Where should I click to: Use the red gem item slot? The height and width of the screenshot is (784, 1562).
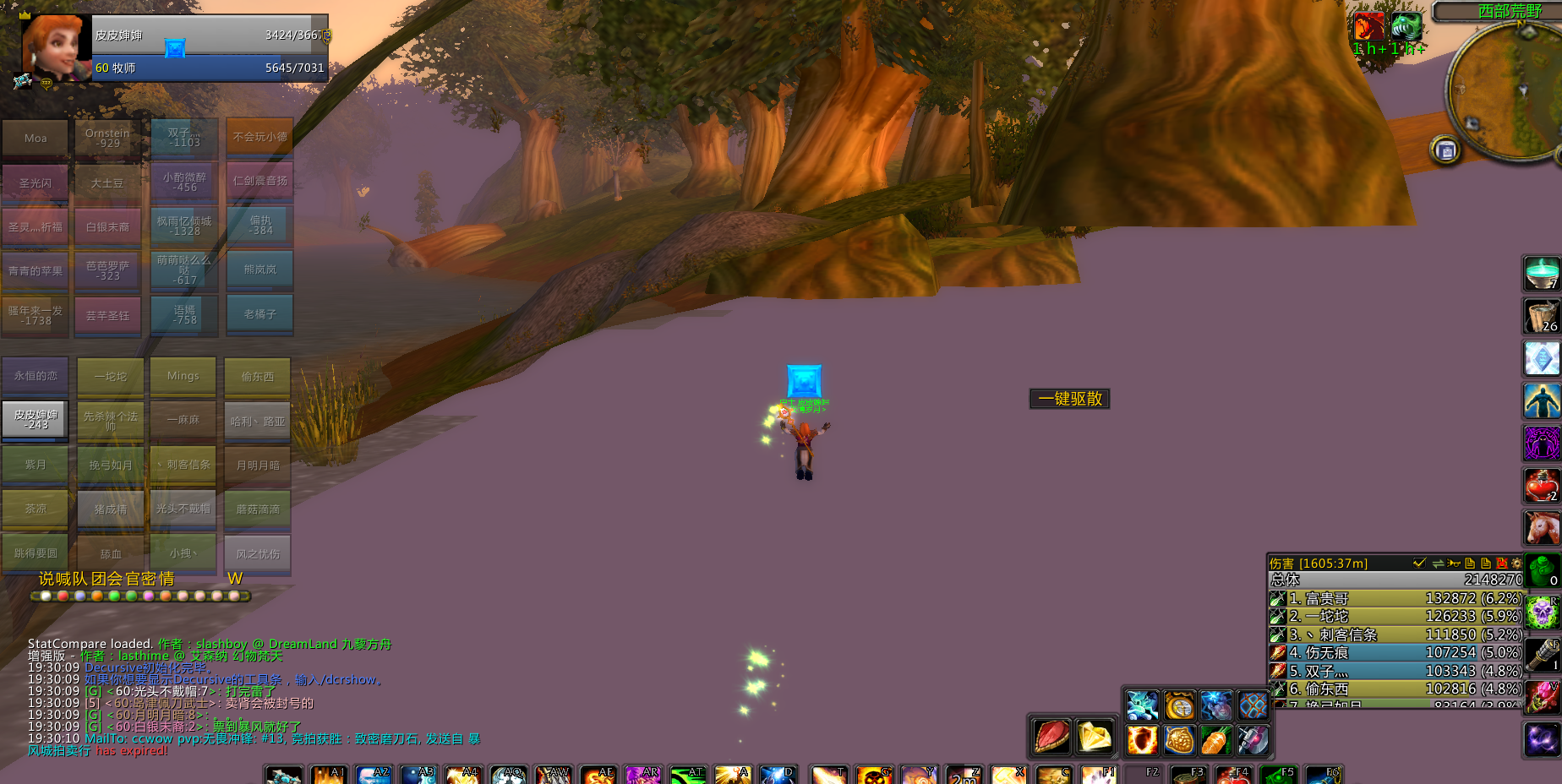tap(1051, 737)
